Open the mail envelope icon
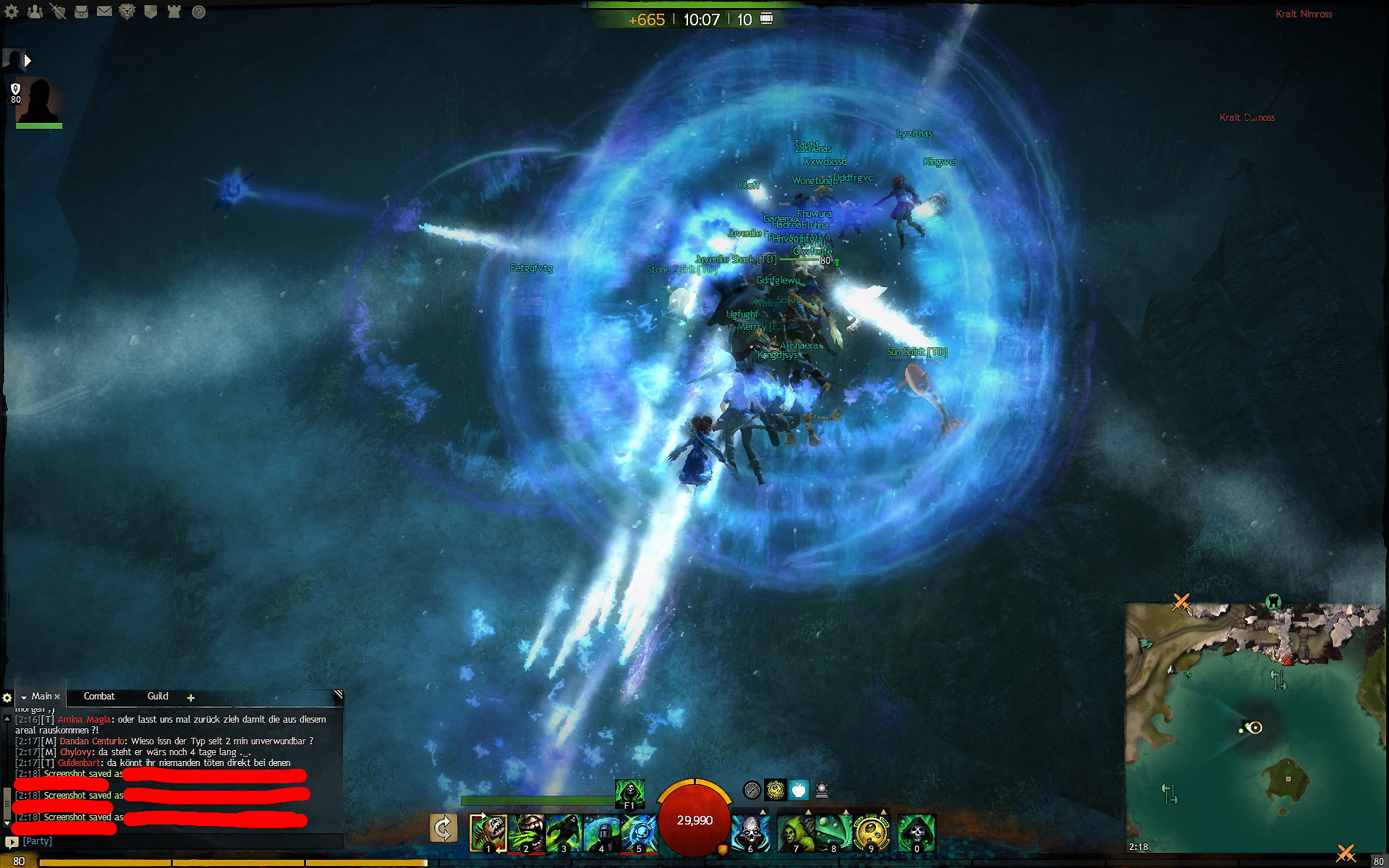The width and height of the screenshot is (1389, 868). pos(104,12)
